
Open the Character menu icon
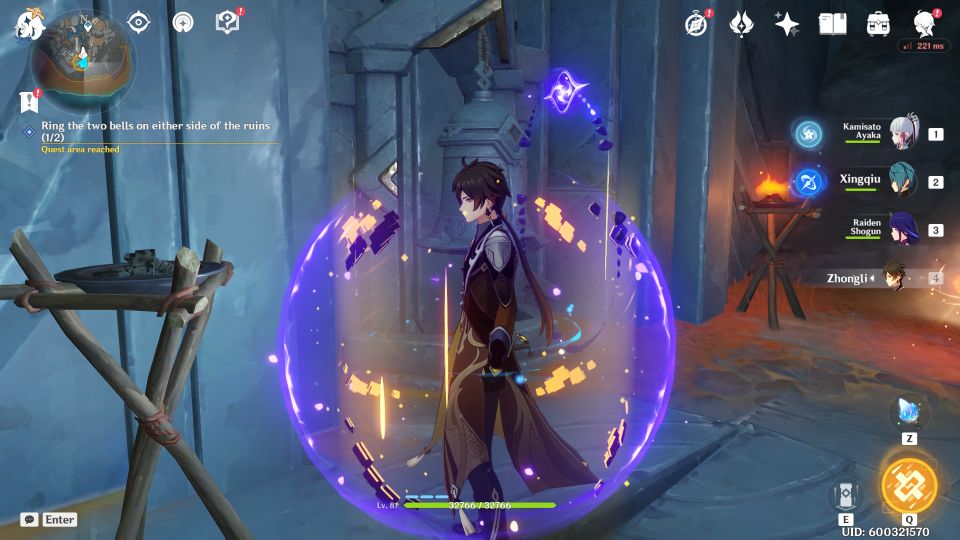(x=925, y=24)
